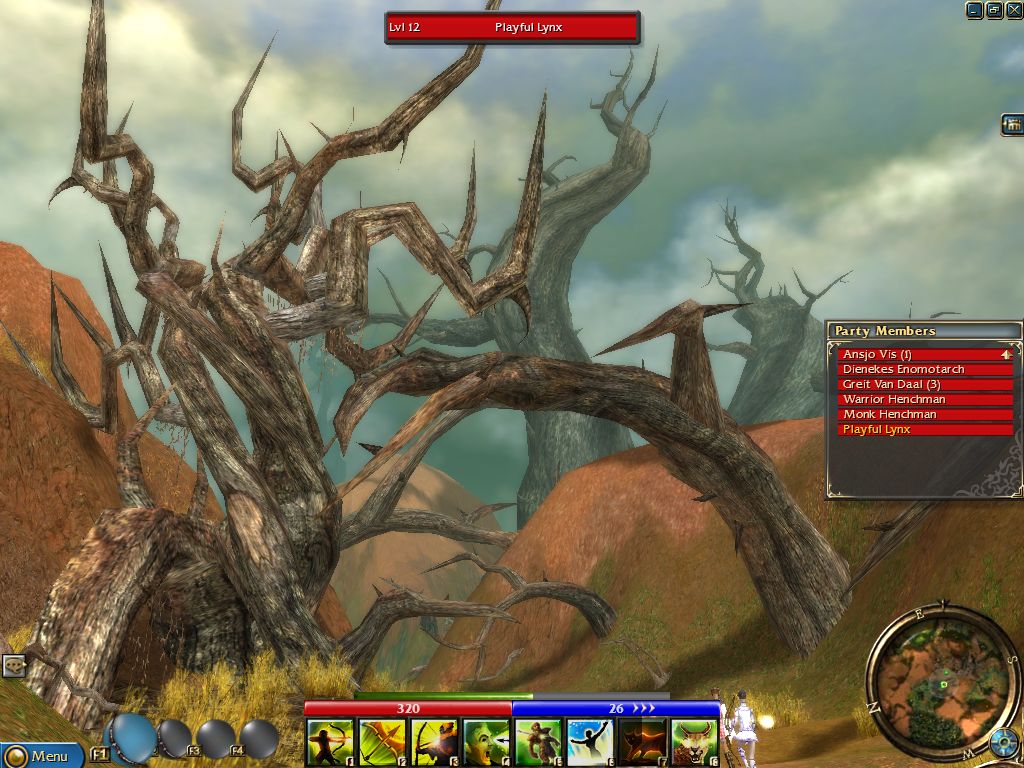
Task: Close the game window
Action: point(1012,10)
